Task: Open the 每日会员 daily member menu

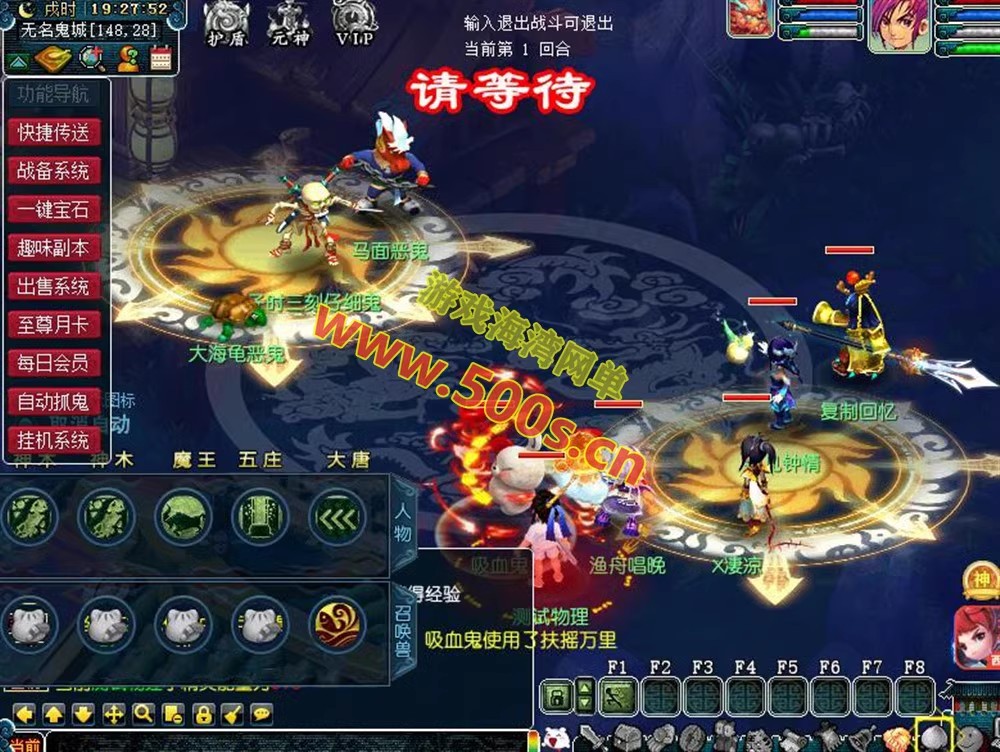Action: pos(54,363)
